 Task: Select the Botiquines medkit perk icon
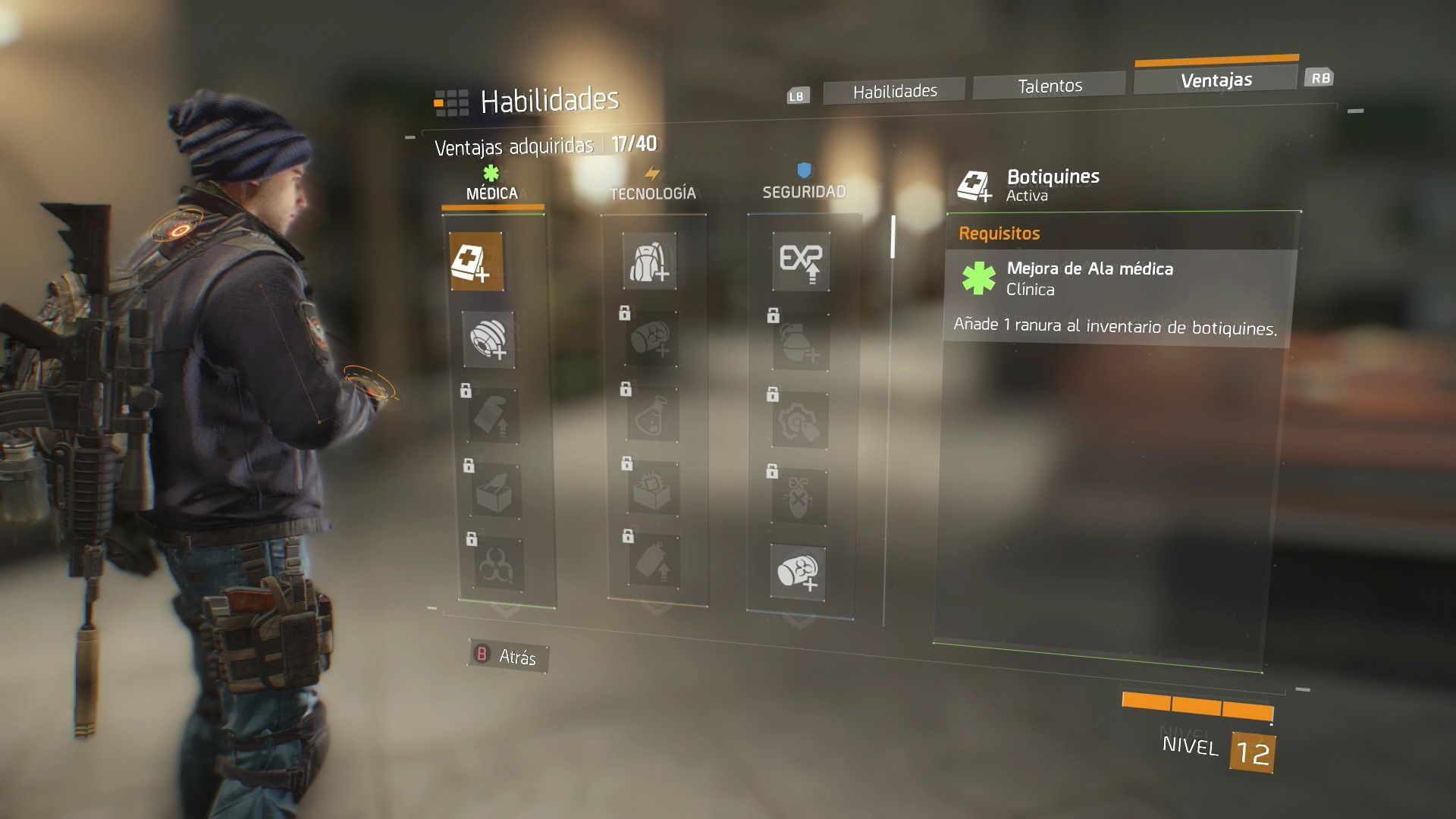click(x=476, y=262)
